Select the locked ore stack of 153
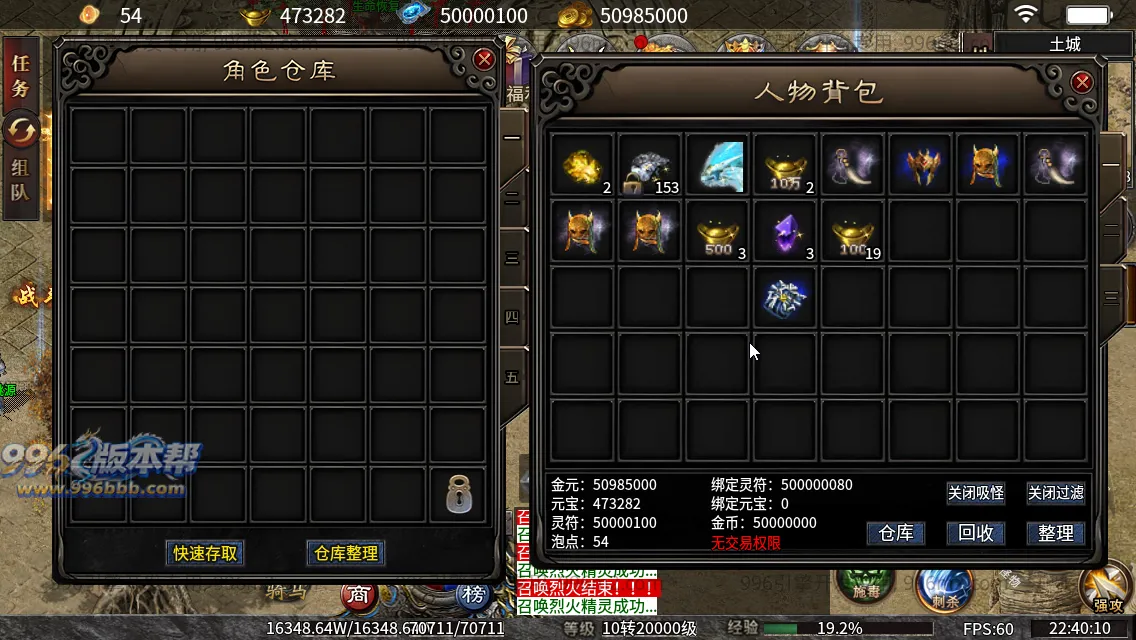Viewport: 1136px width, 640px height. [650, 166]
